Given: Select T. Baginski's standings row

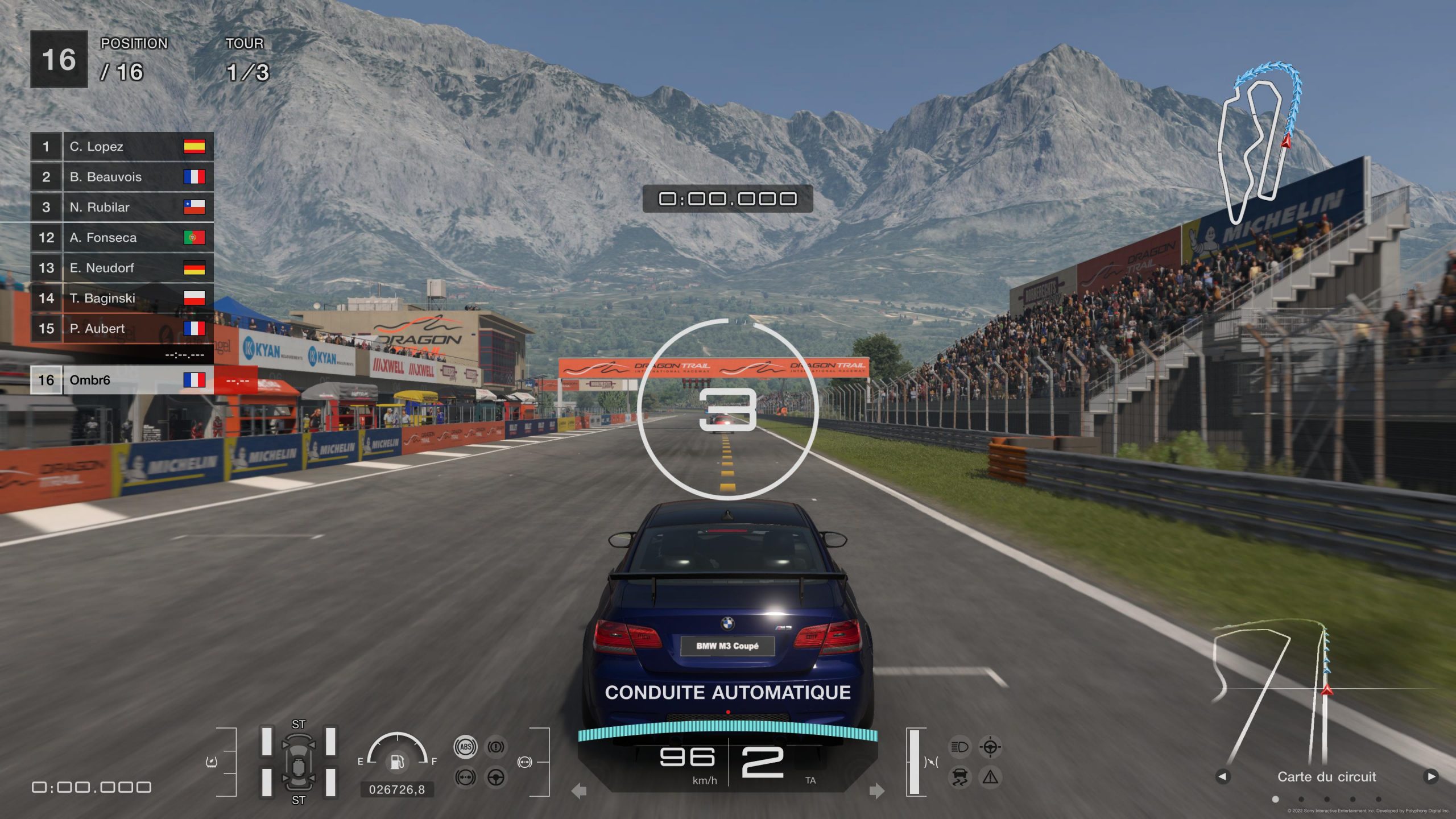Looking at the screenshot, I should click(x=122, y=298).
